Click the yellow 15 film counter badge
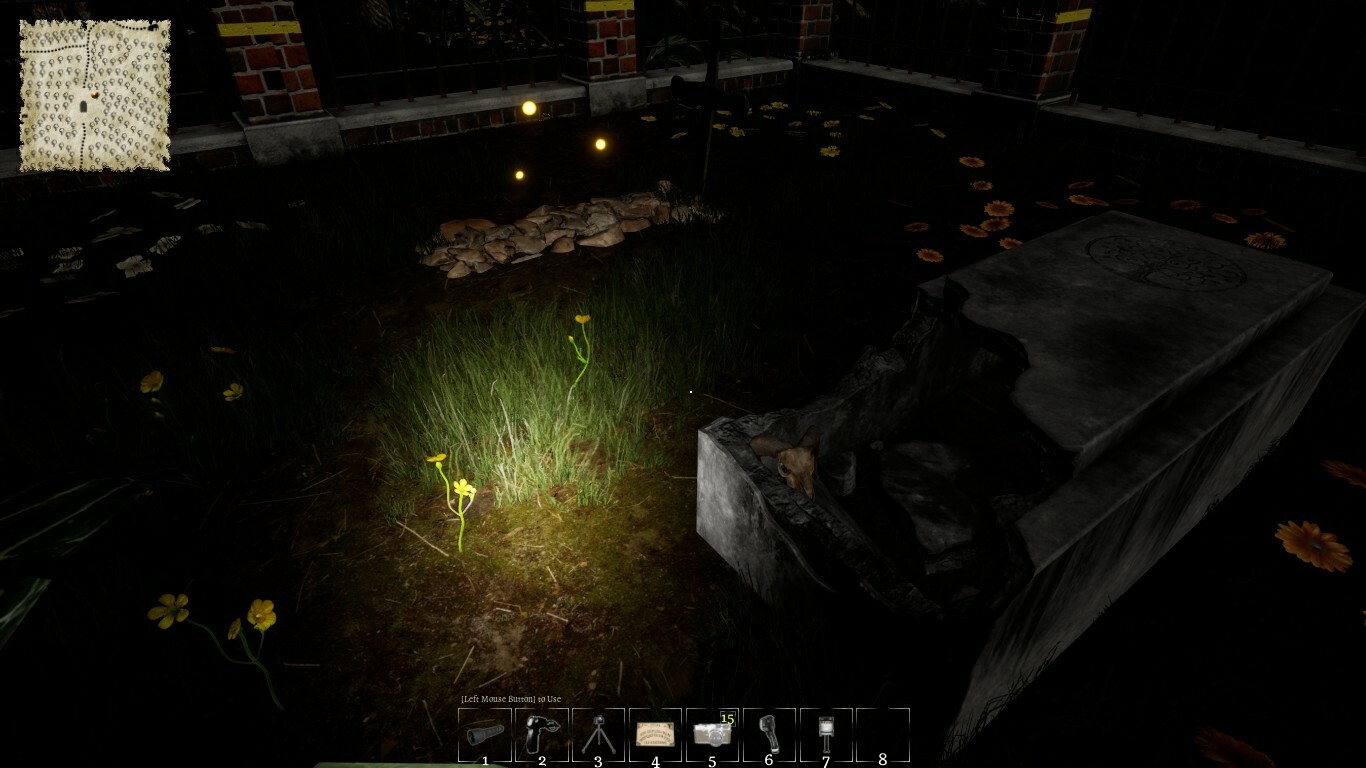Image resolution: width=1366 pixels, height=768 pixels. coord(727,718)
